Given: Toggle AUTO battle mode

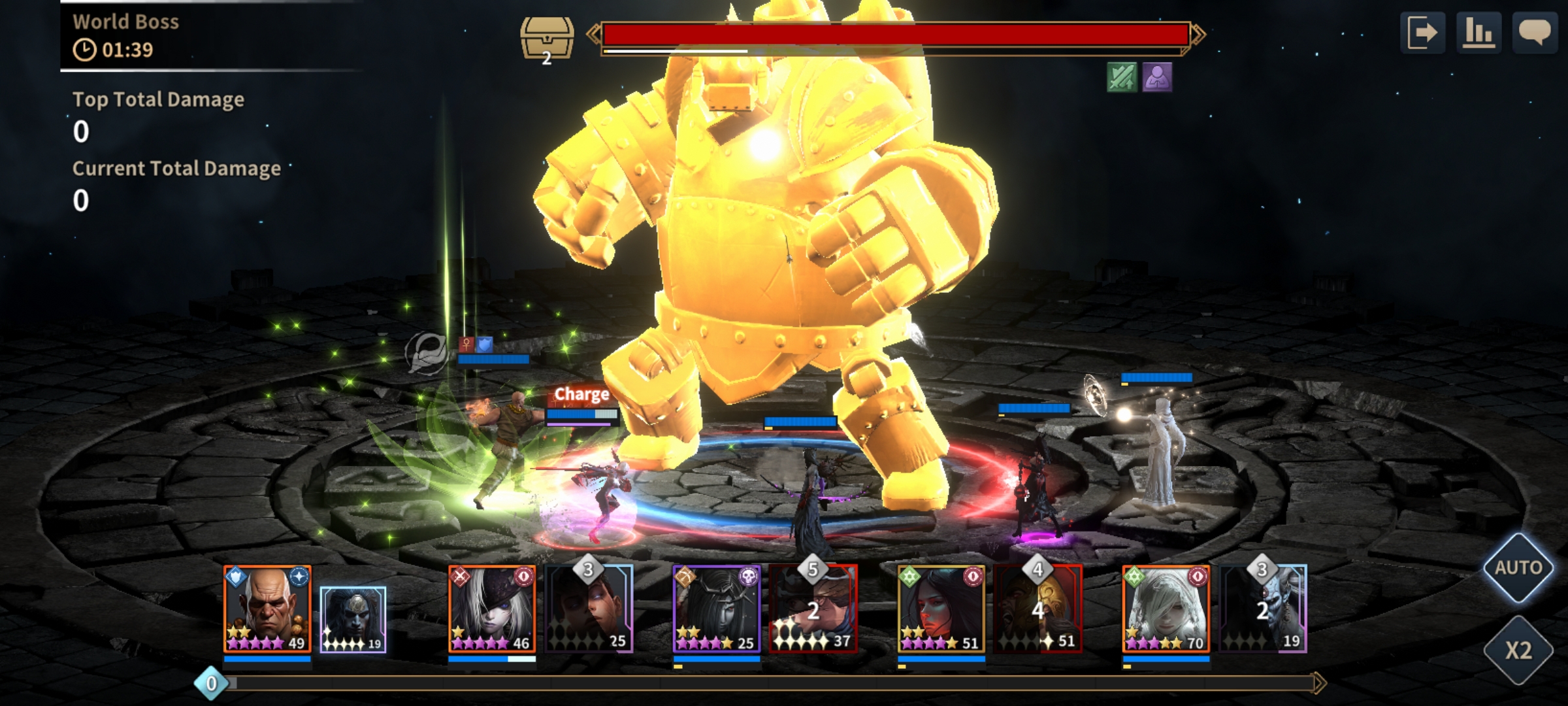Looking at the screenshot, I should [x=1518, y=567].
